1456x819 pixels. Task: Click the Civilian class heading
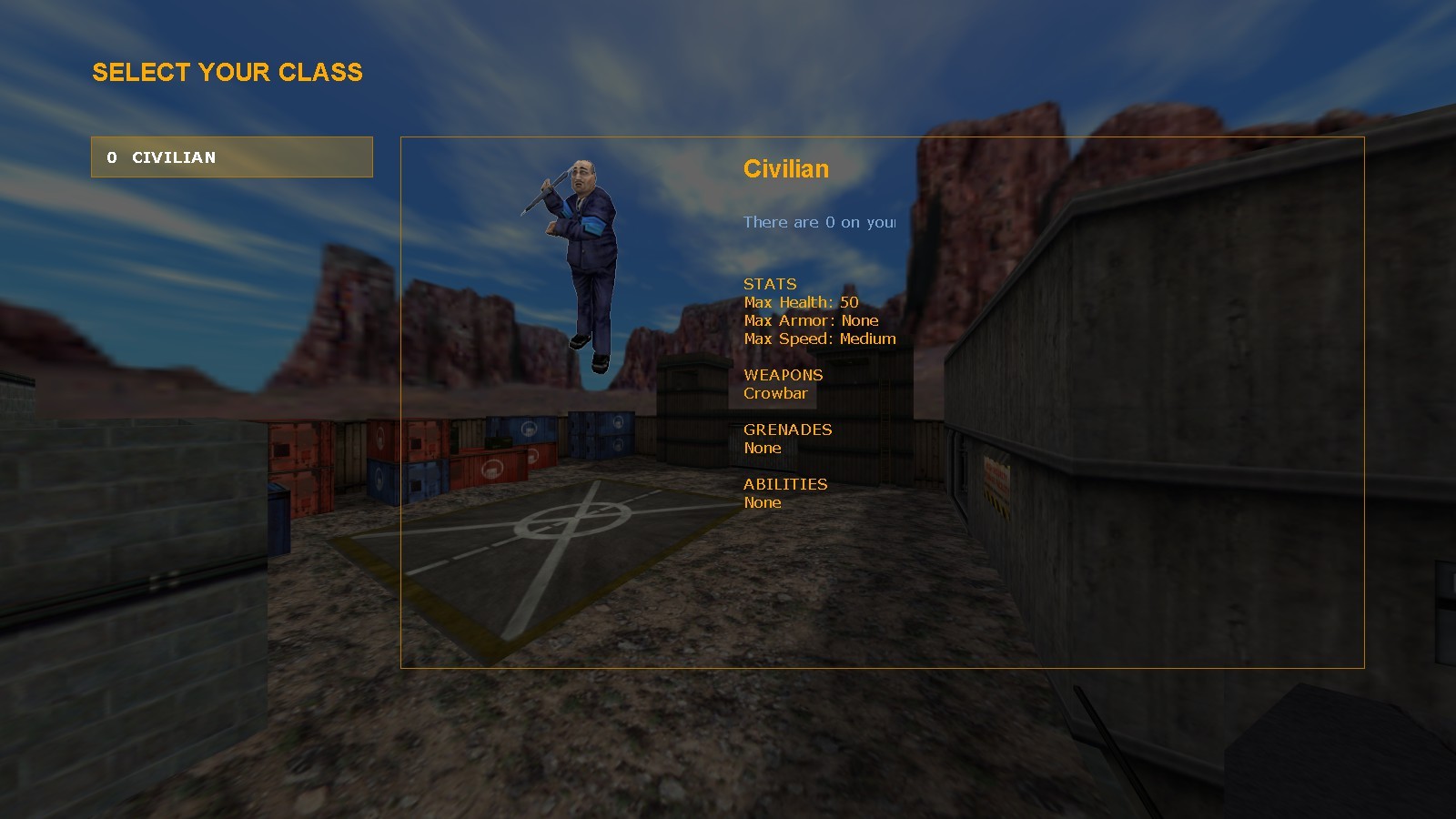click(x=786, y=169)
